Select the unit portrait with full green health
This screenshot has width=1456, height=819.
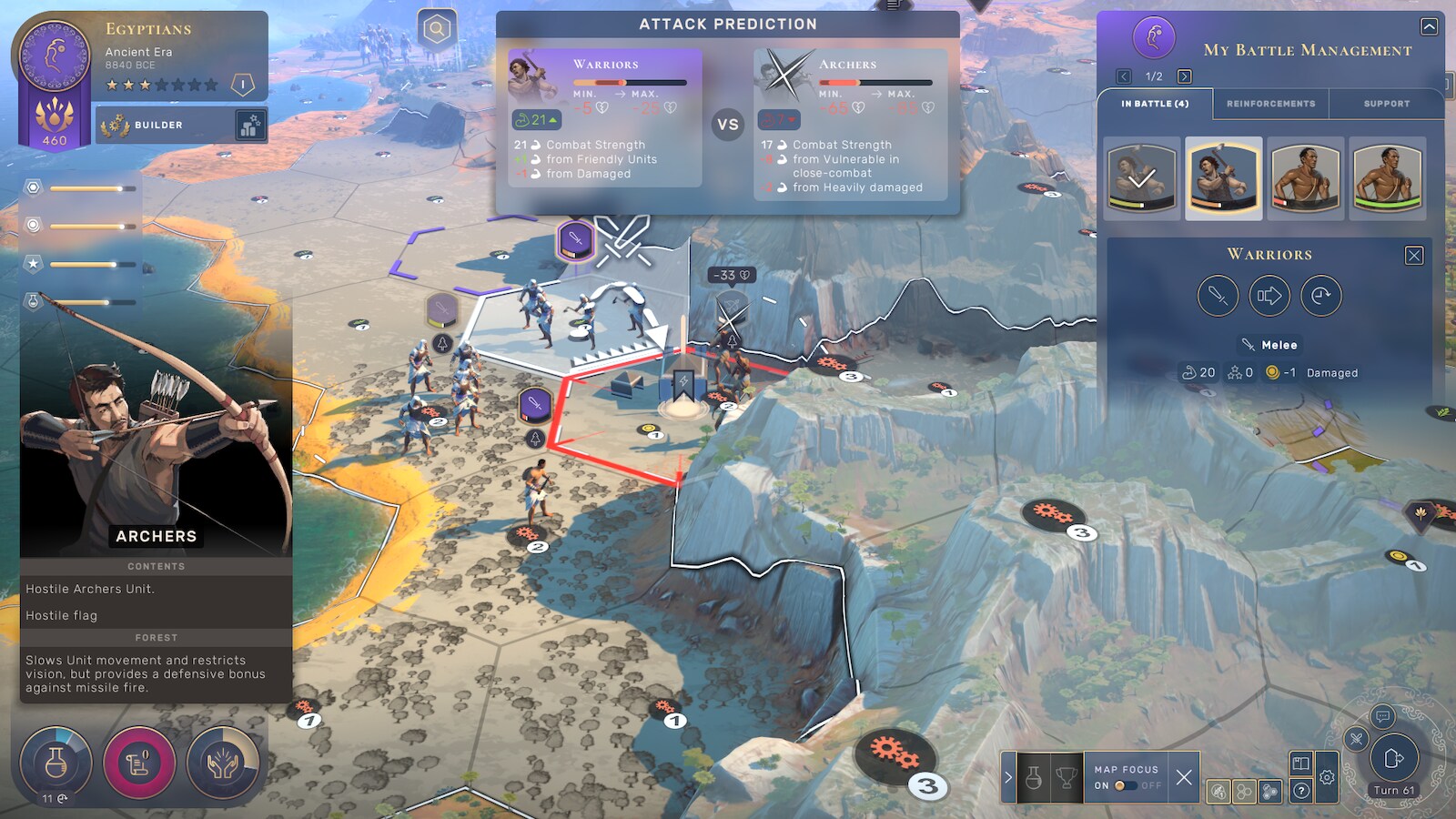click(1387, 178)
